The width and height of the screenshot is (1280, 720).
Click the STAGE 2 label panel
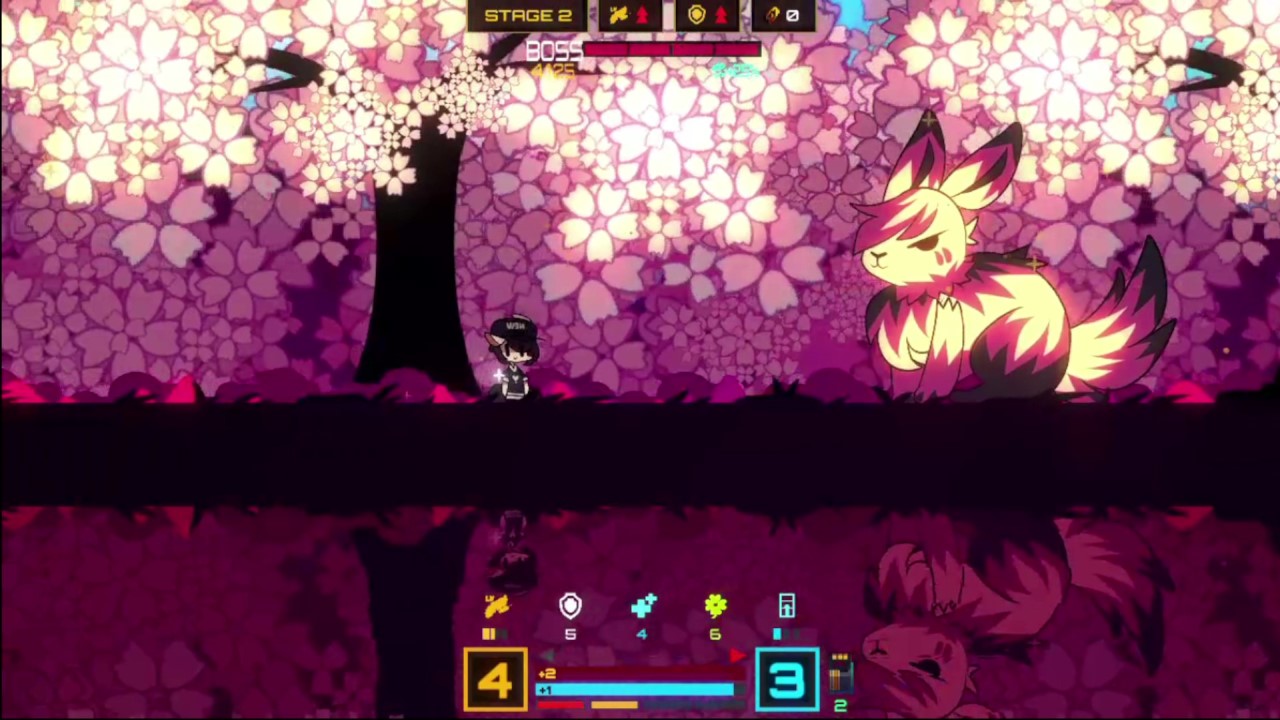tap(530, 14)
